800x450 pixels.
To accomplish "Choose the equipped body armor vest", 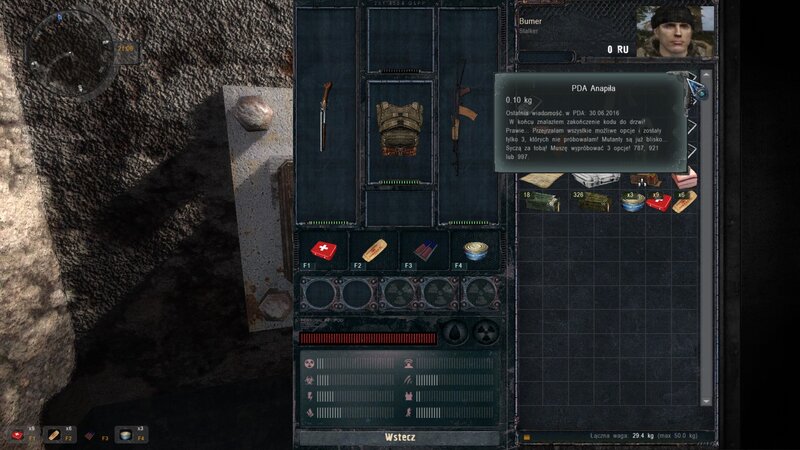I will [398, 130].
